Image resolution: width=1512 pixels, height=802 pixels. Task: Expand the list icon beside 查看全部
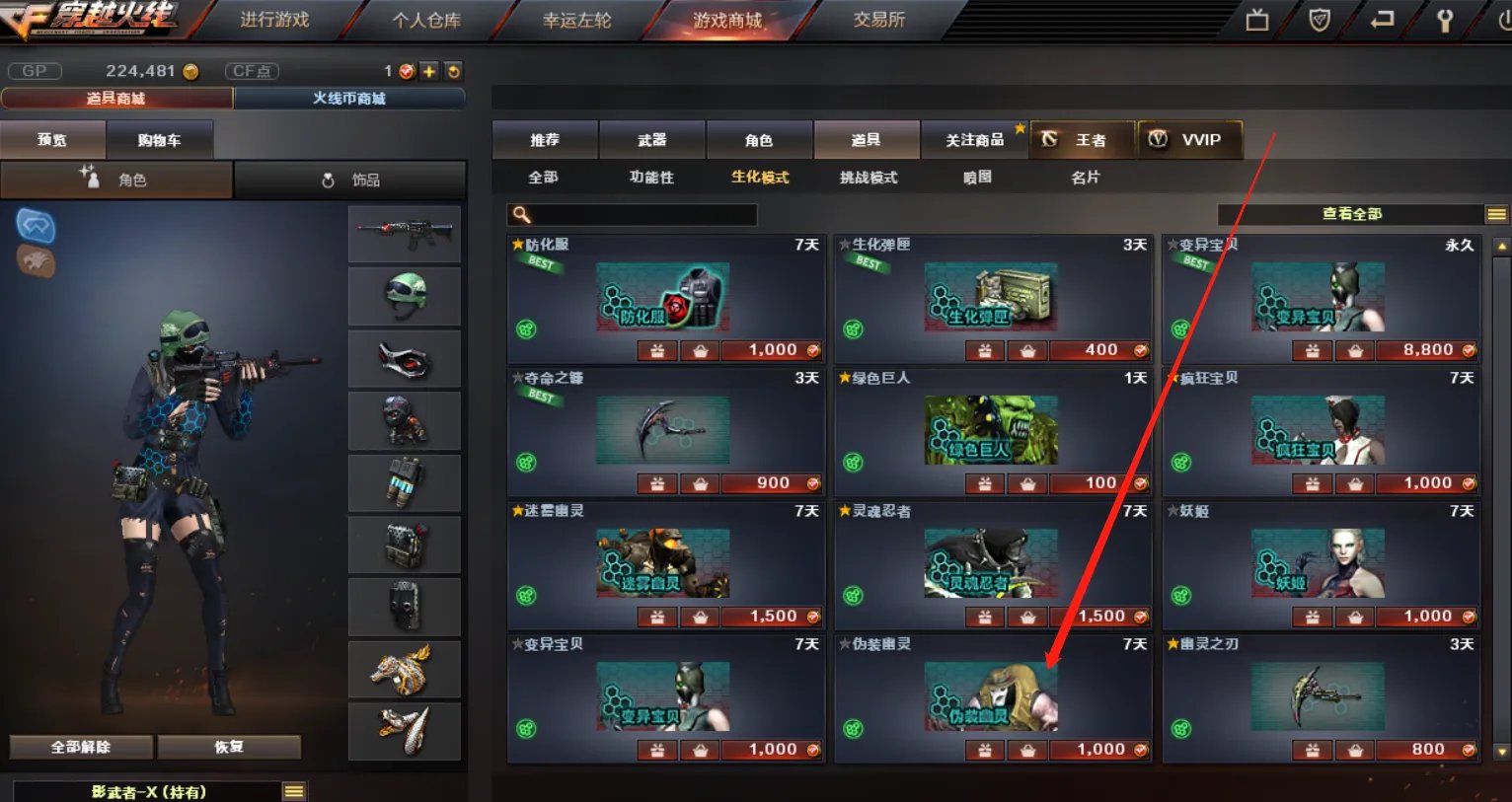(x=1497, y=213)
